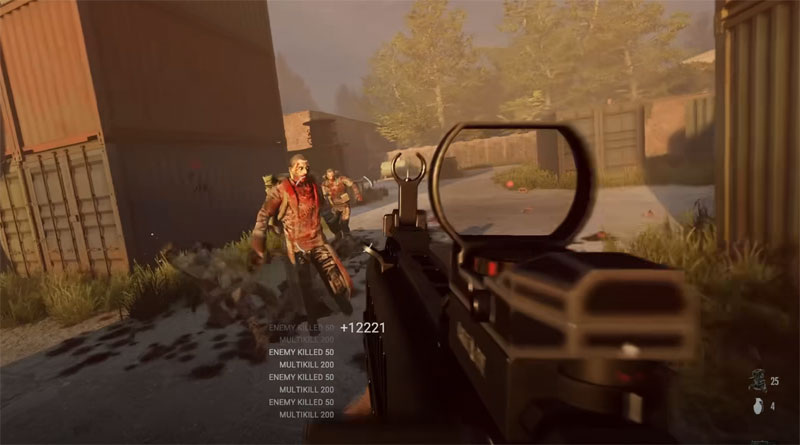Screen dimensions: 800x445
Task: Select the equipment icon above the grenade
Action: pos(756,380)
